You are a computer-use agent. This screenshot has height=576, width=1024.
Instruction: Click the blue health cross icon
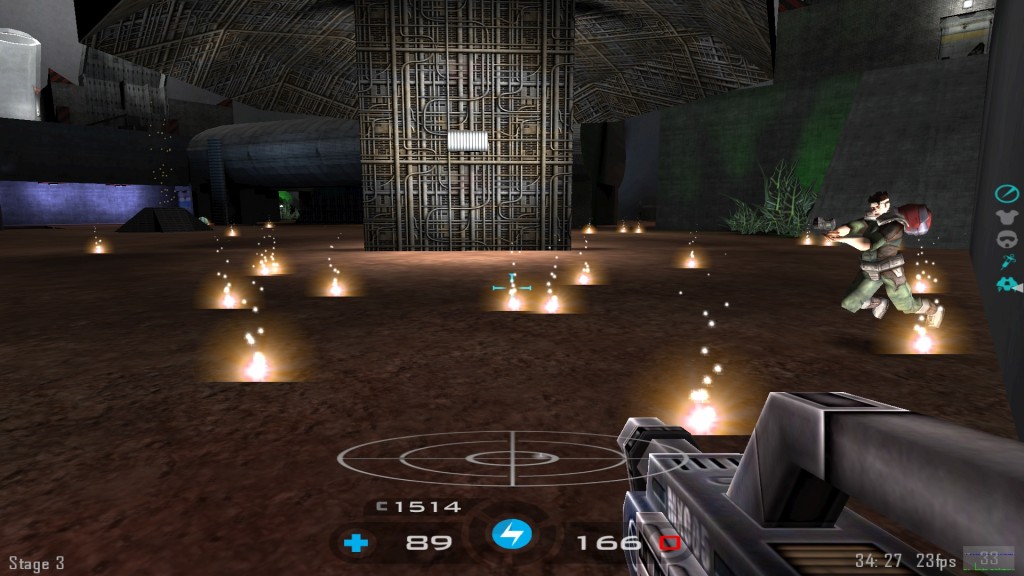coord(356,544)
